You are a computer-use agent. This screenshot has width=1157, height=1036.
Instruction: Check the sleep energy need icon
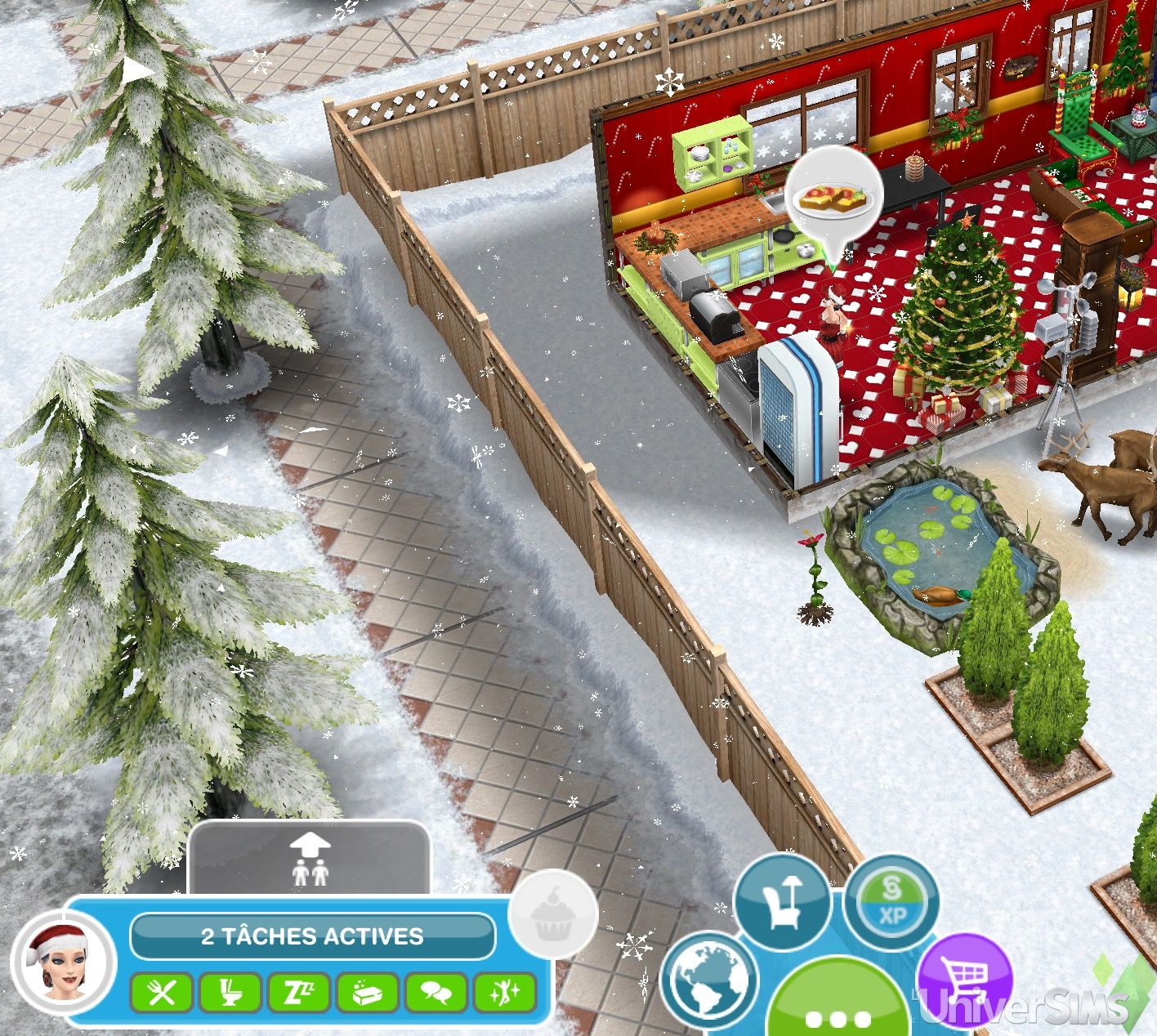click(x=299, y=994)
